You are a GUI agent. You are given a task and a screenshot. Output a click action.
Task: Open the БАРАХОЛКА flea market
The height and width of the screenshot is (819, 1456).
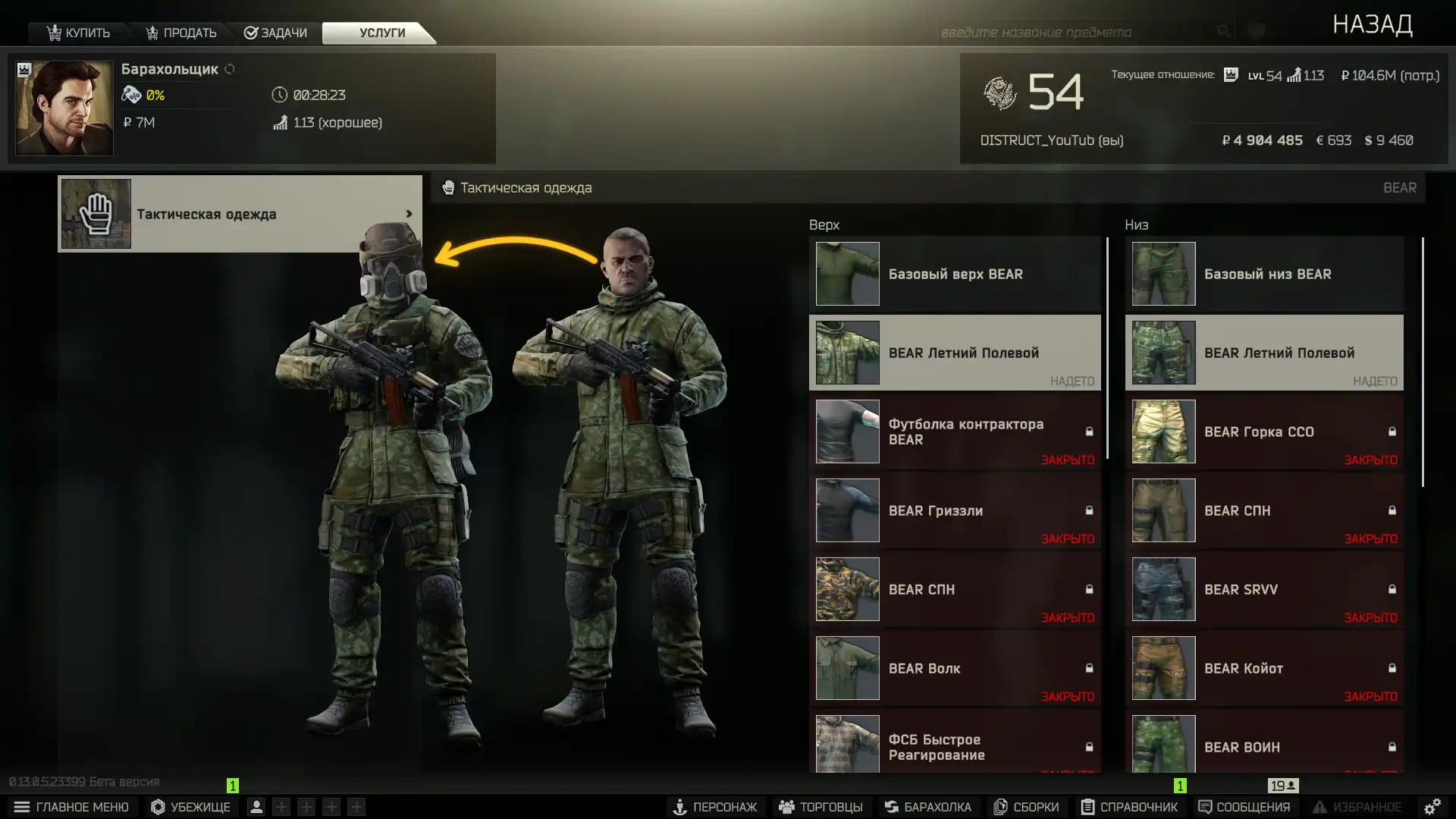pyautogui.click(x=927, y=807)
